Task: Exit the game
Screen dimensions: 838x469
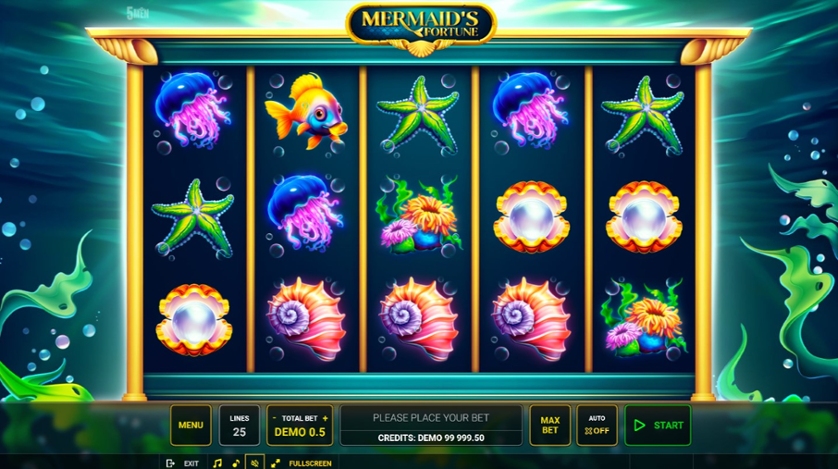Action: point(182,463)
